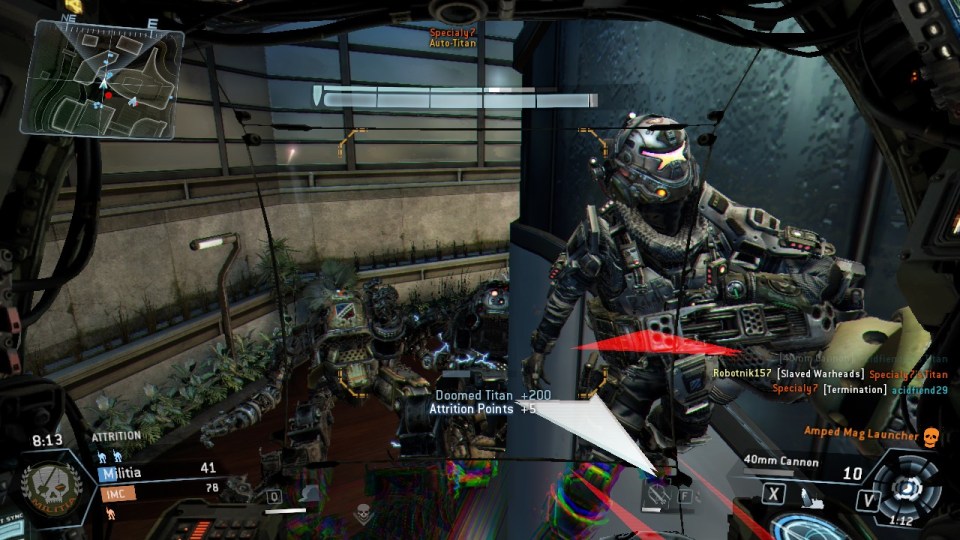The width and height of the screenshot is (960, 540).
Task: Click the minimap radar panel
Action: (x=102, y=80)
